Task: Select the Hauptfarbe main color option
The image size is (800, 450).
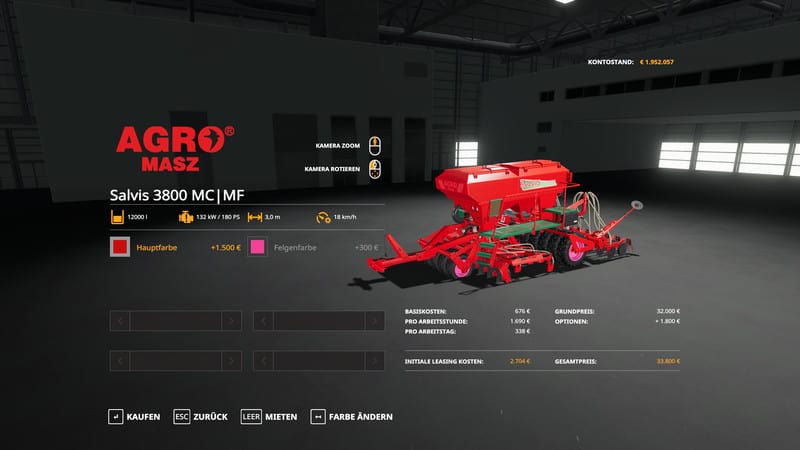Action: [175, 247]
